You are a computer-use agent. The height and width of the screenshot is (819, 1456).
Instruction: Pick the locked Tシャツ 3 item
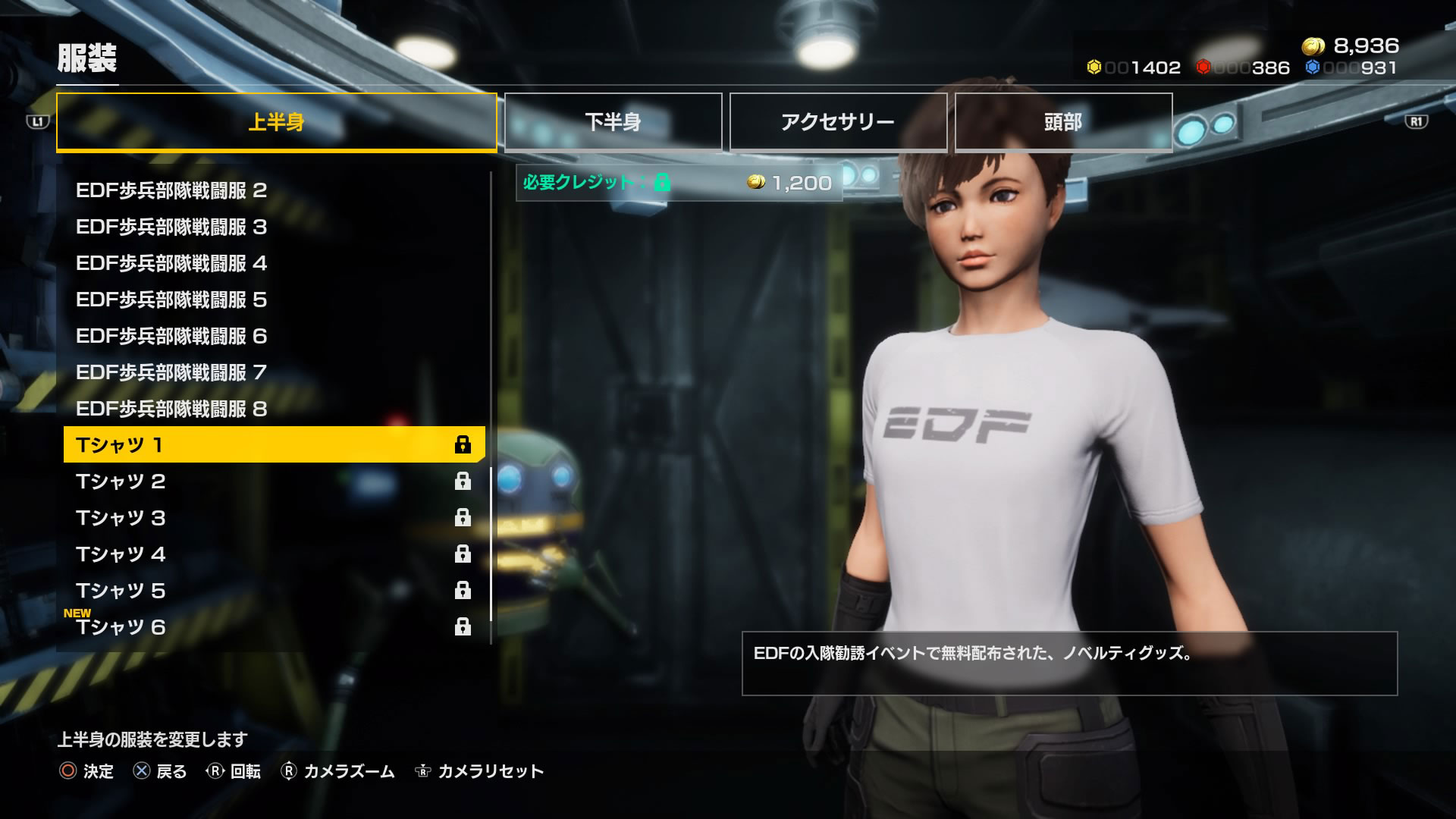coord(273,518)
